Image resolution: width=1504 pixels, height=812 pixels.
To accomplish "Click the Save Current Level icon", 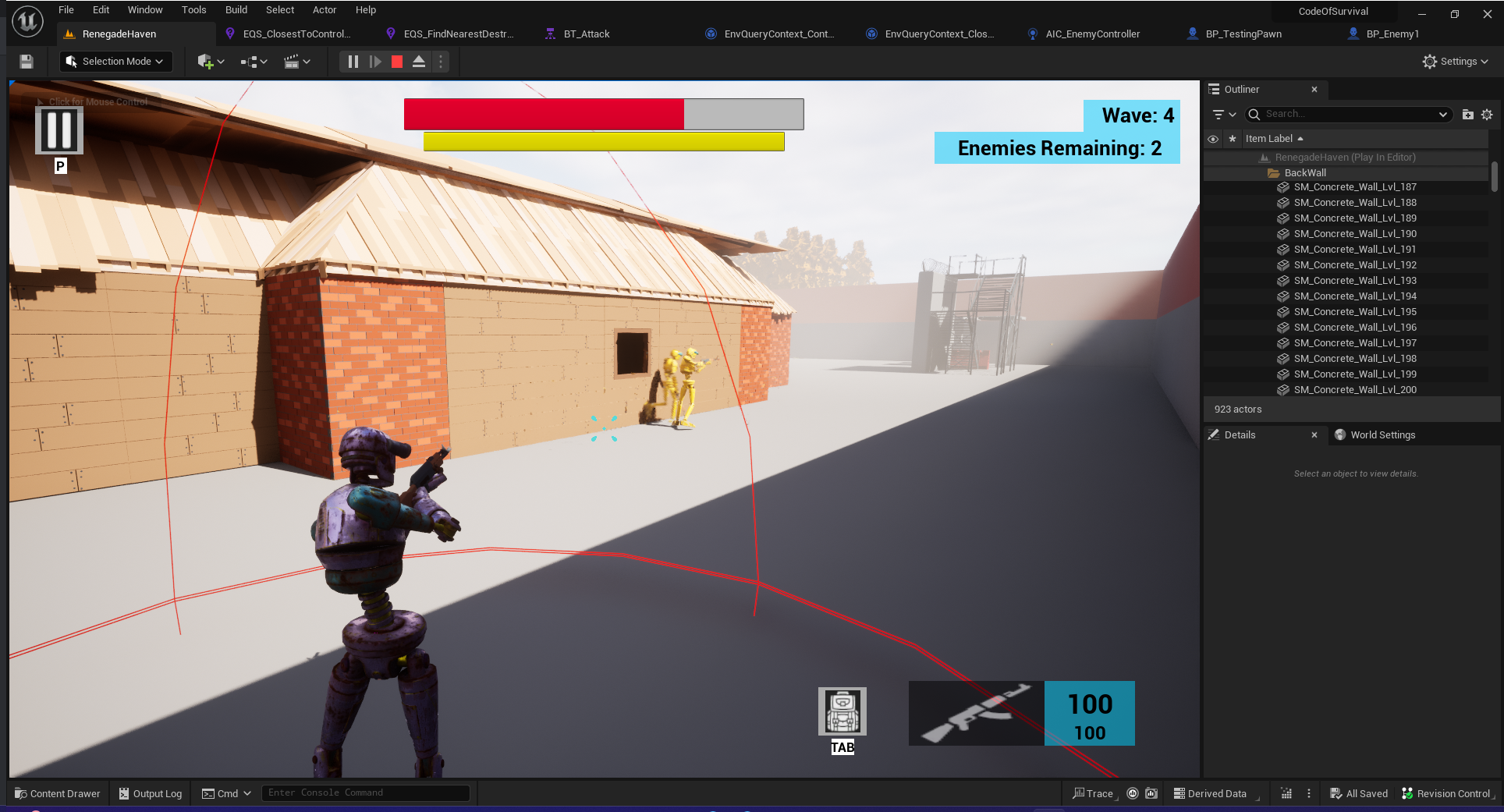I will [26, 62].
